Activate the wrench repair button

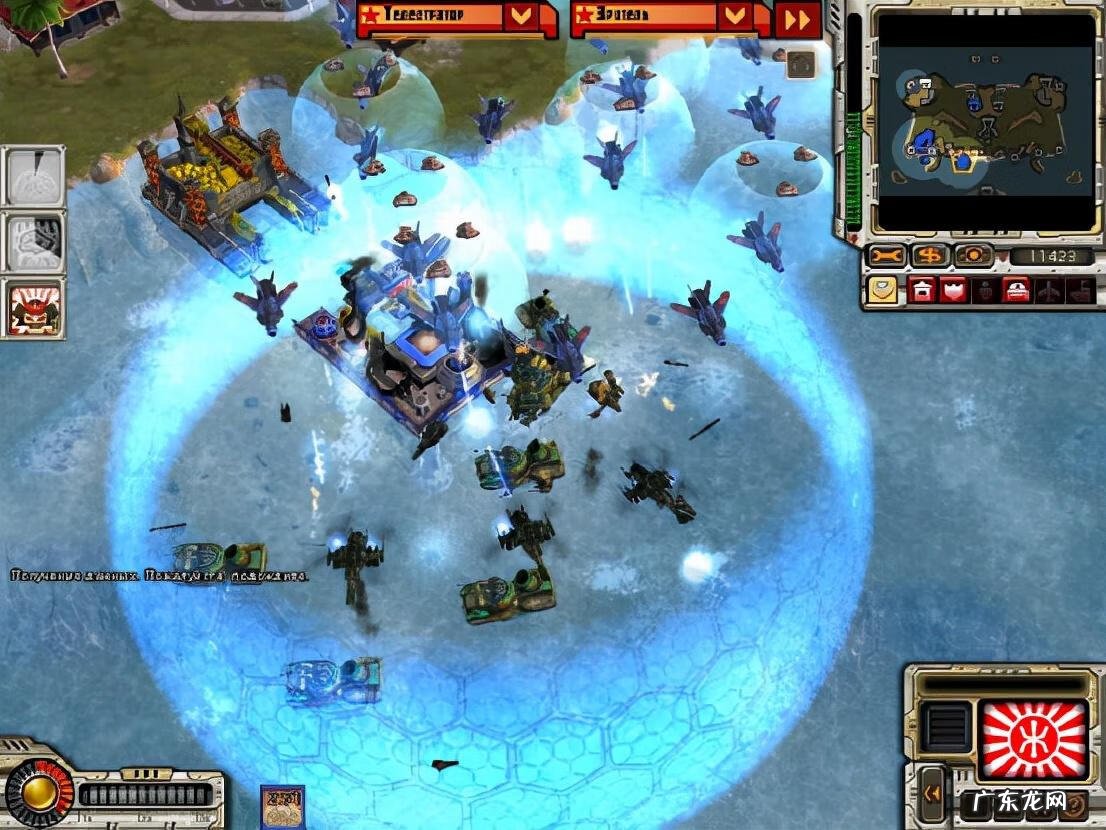[x=886, y=256]
